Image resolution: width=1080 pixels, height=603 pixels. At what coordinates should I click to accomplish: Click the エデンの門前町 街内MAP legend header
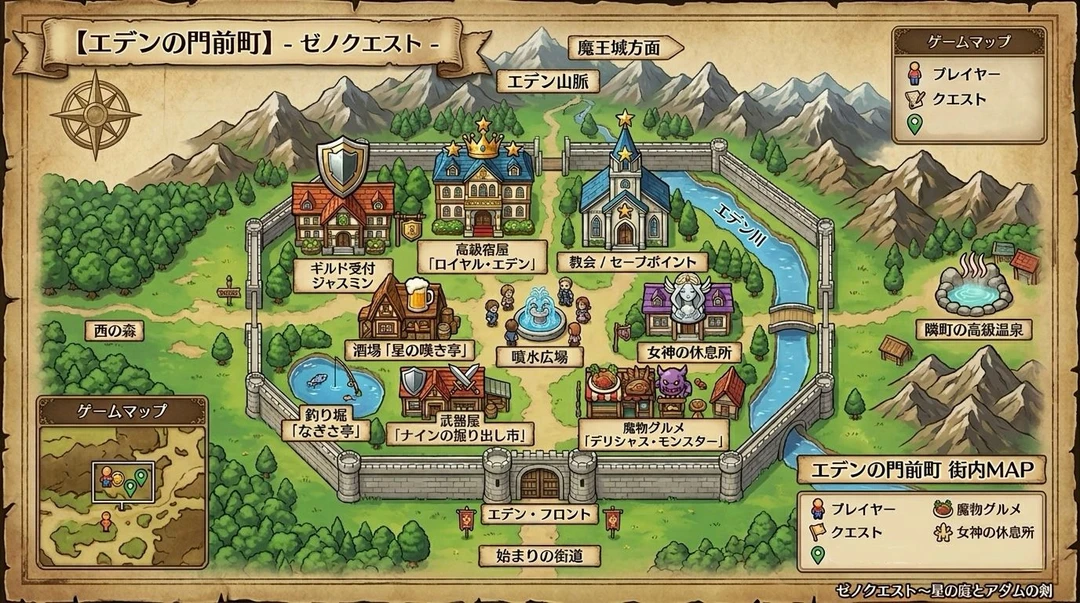(x=921, y=469)
